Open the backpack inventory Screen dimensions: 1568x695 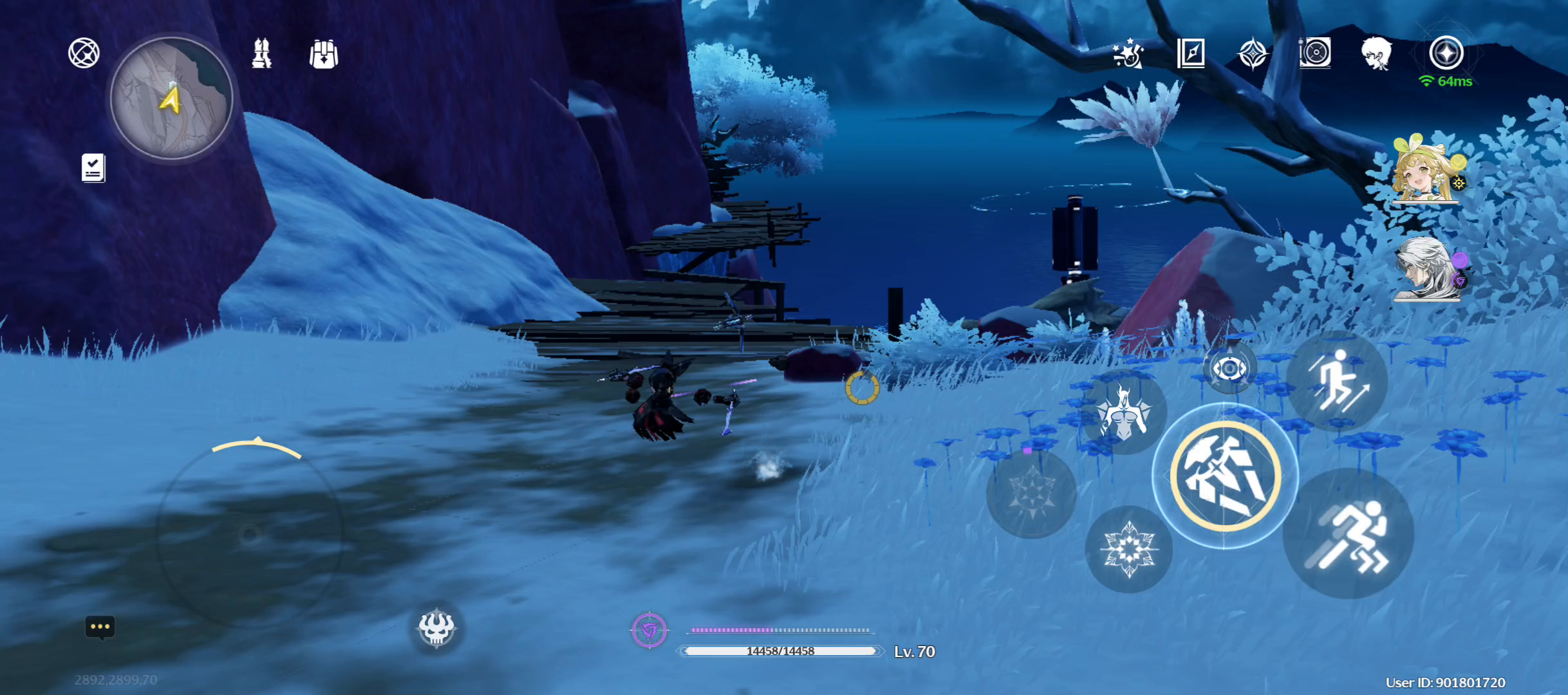click(x=324, y=54)
